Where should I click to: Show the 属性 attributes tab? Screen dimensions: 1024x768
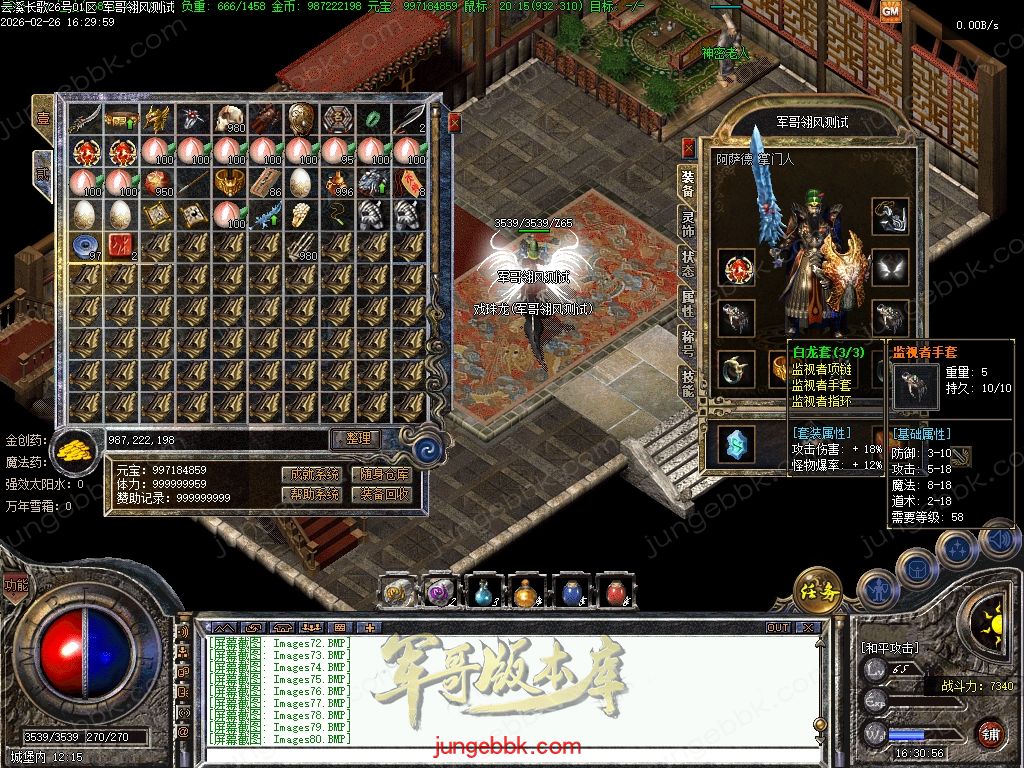688,298
